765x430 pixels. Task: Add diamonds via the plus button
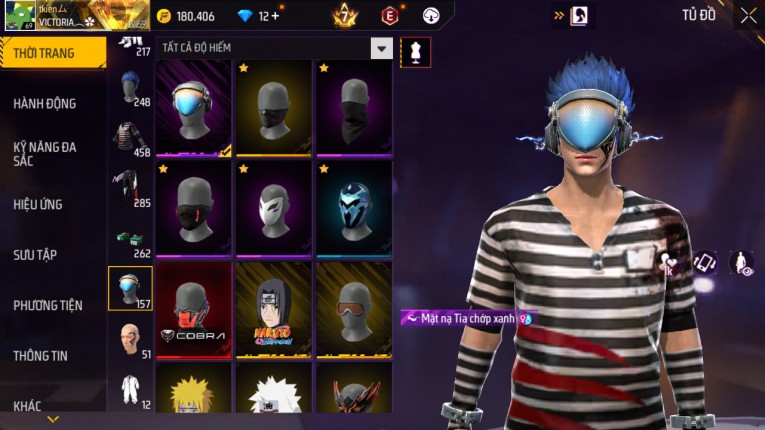(275, 16)
